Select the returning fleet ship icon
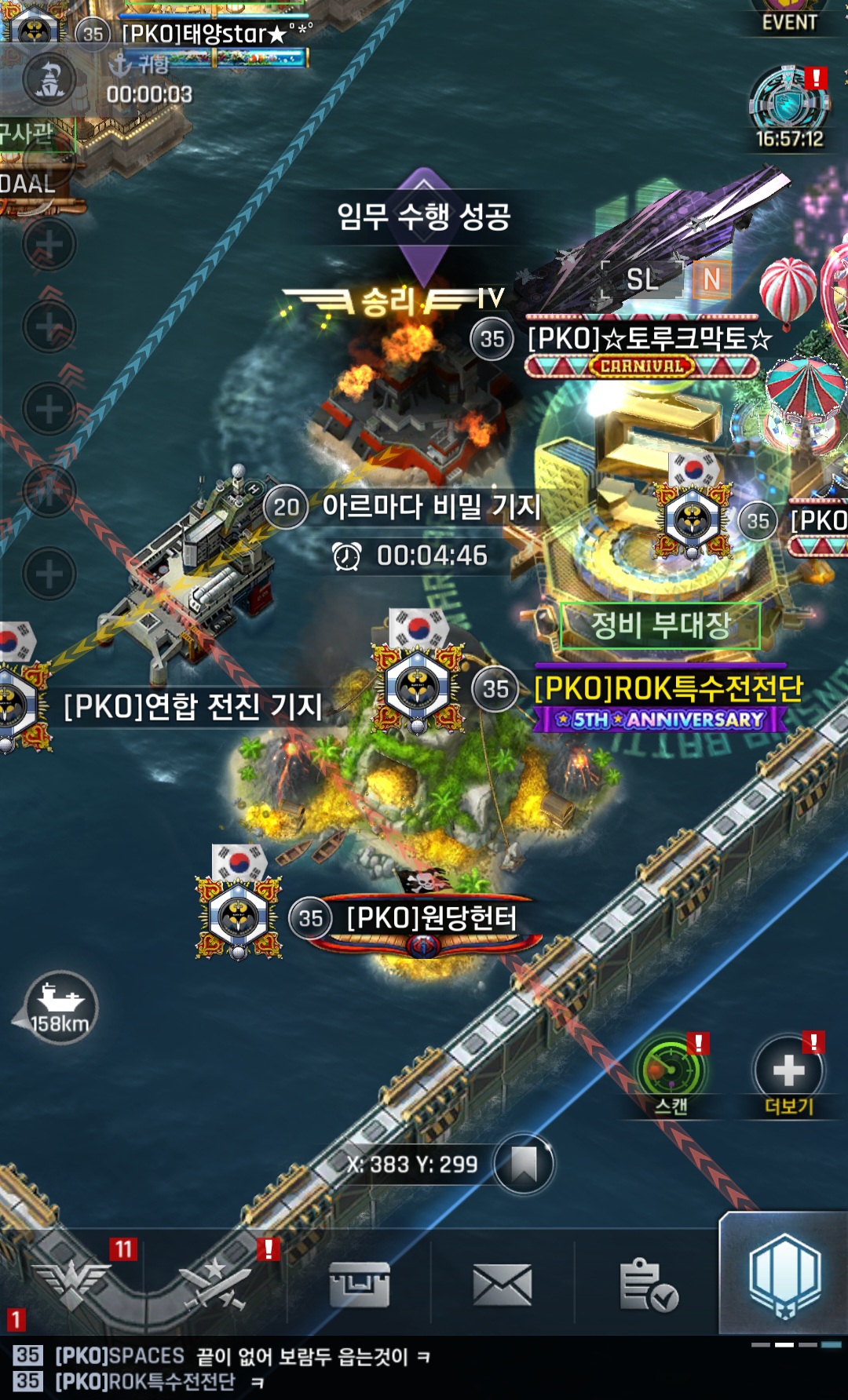The width and height of the screenshot is (848, 1400). 49,80
